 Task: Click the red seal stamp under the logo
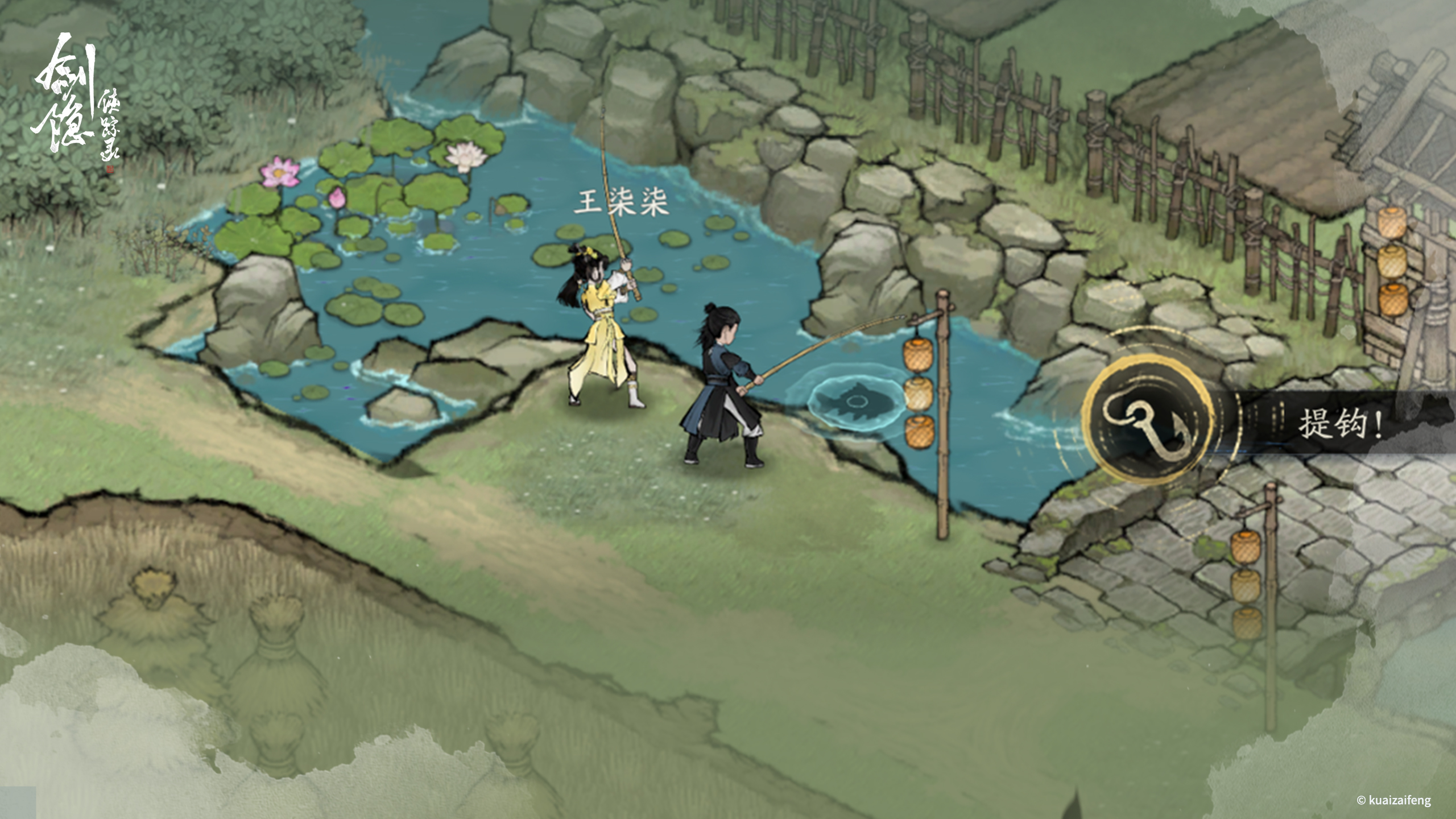coord(110,169)
